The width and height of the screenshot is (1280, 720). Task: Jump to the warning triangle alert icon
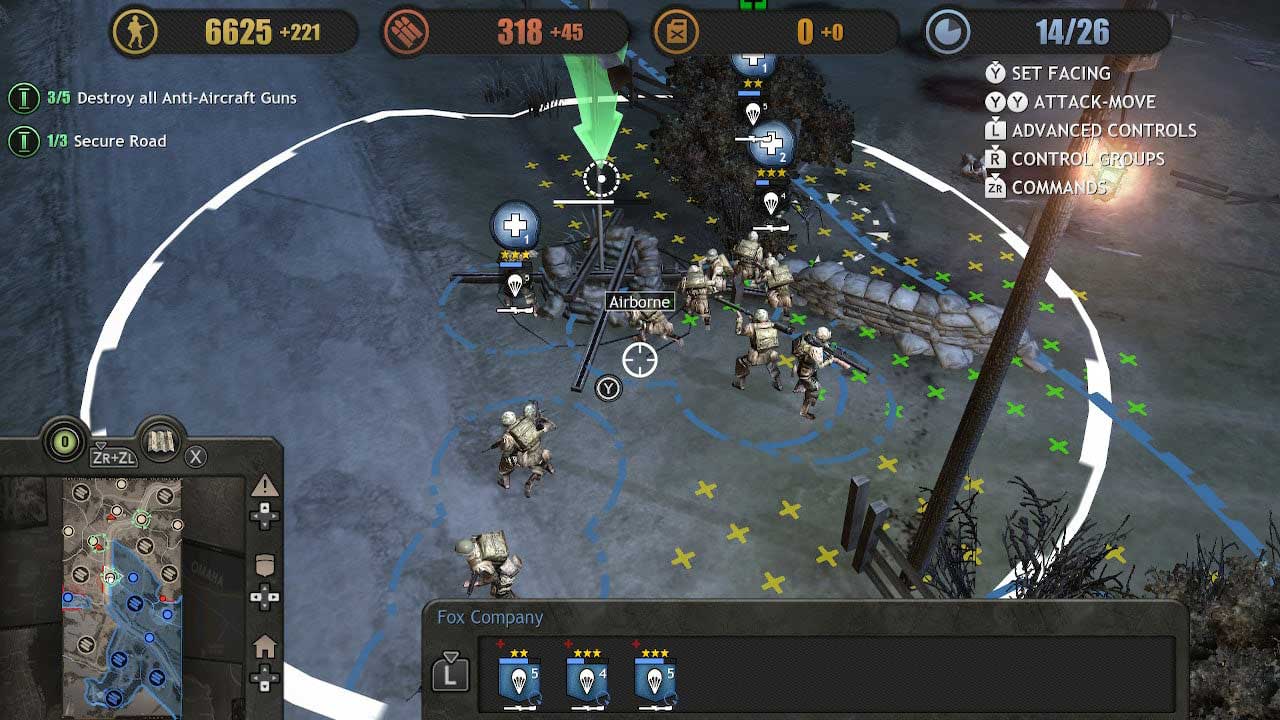tap(265, 487)
